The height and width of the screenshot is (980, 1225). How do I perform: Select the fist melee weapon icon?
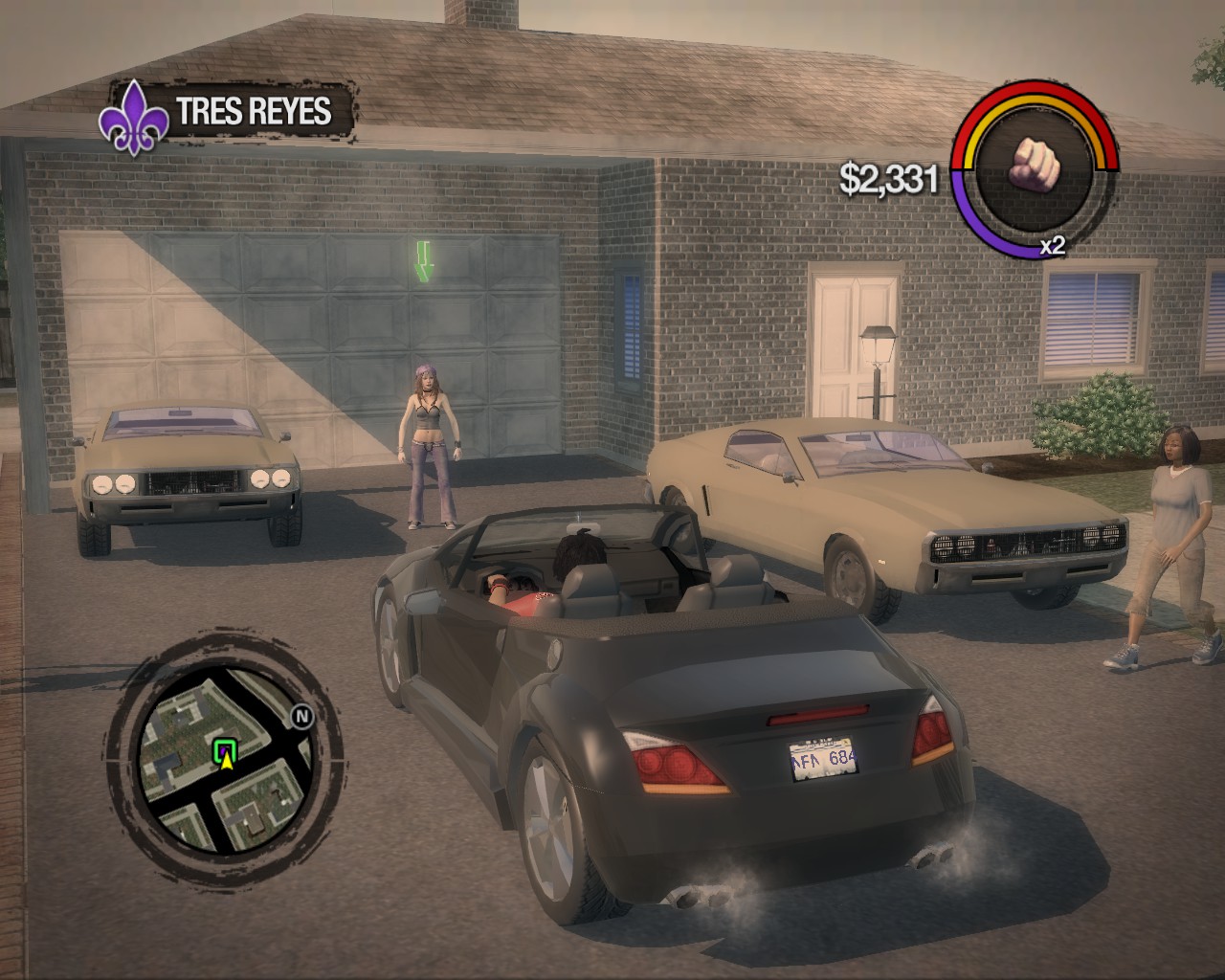(1036, 163)
